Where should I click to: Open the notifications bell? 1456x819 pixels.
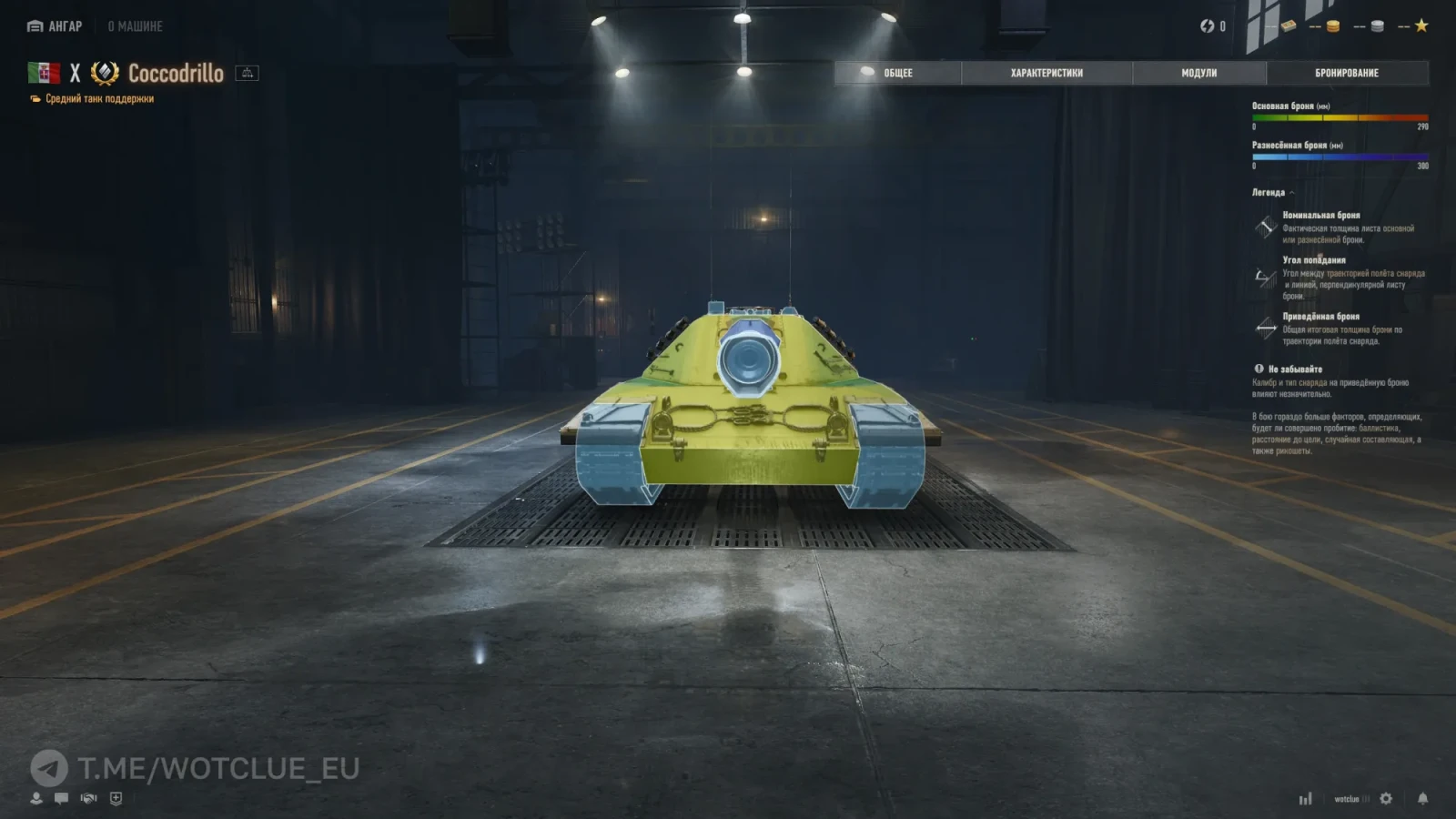pos(1422,798)
